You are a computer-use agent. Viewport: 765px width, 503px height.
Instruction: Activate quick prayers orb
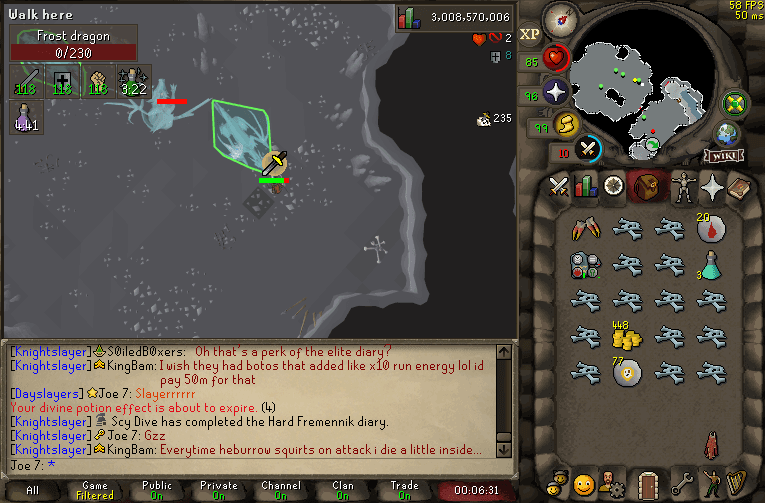click(555, 95)
